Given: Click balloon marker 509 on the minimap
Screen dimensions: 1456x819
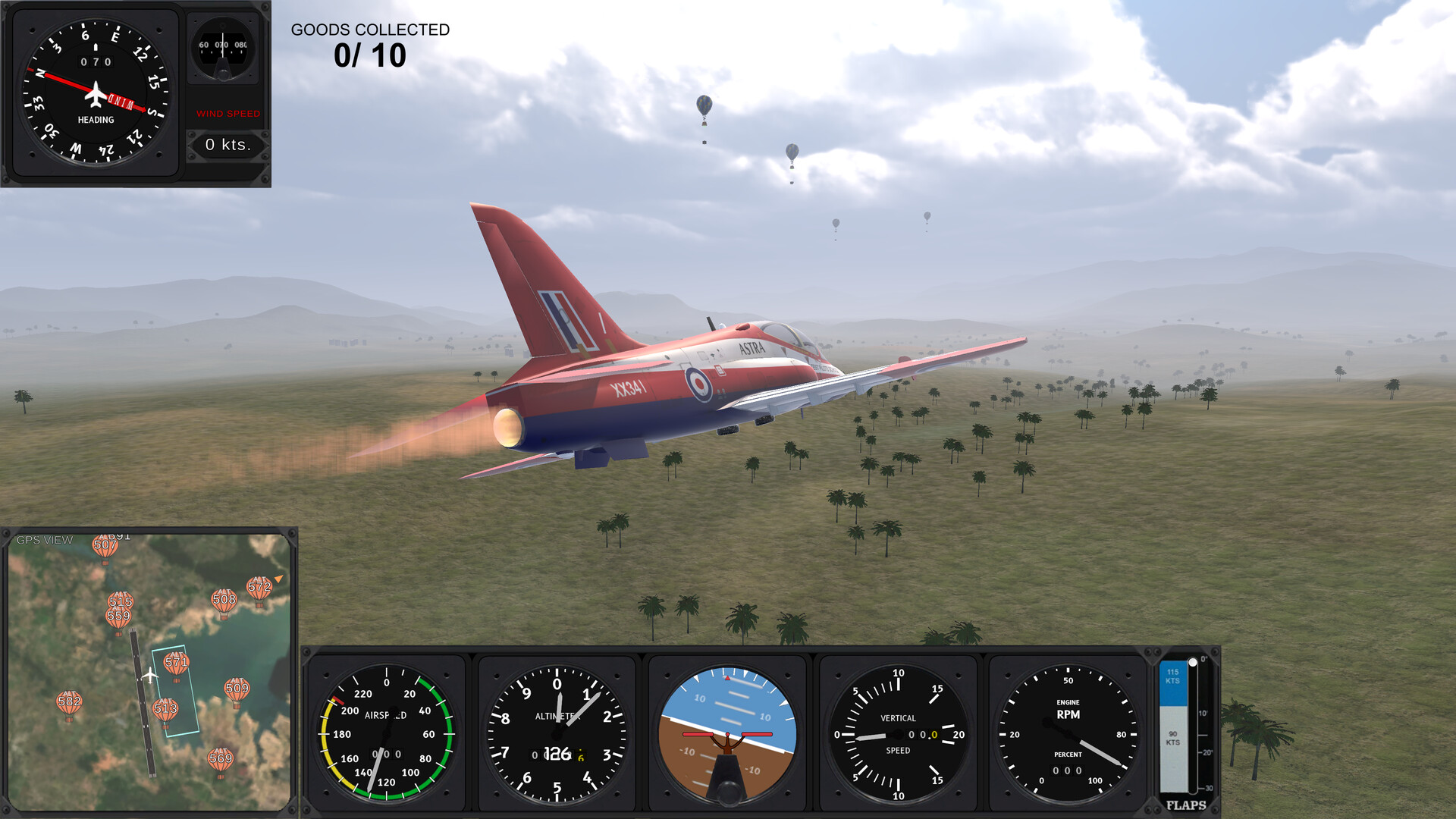Looking at the screenshot, I should tap(237, 691).
